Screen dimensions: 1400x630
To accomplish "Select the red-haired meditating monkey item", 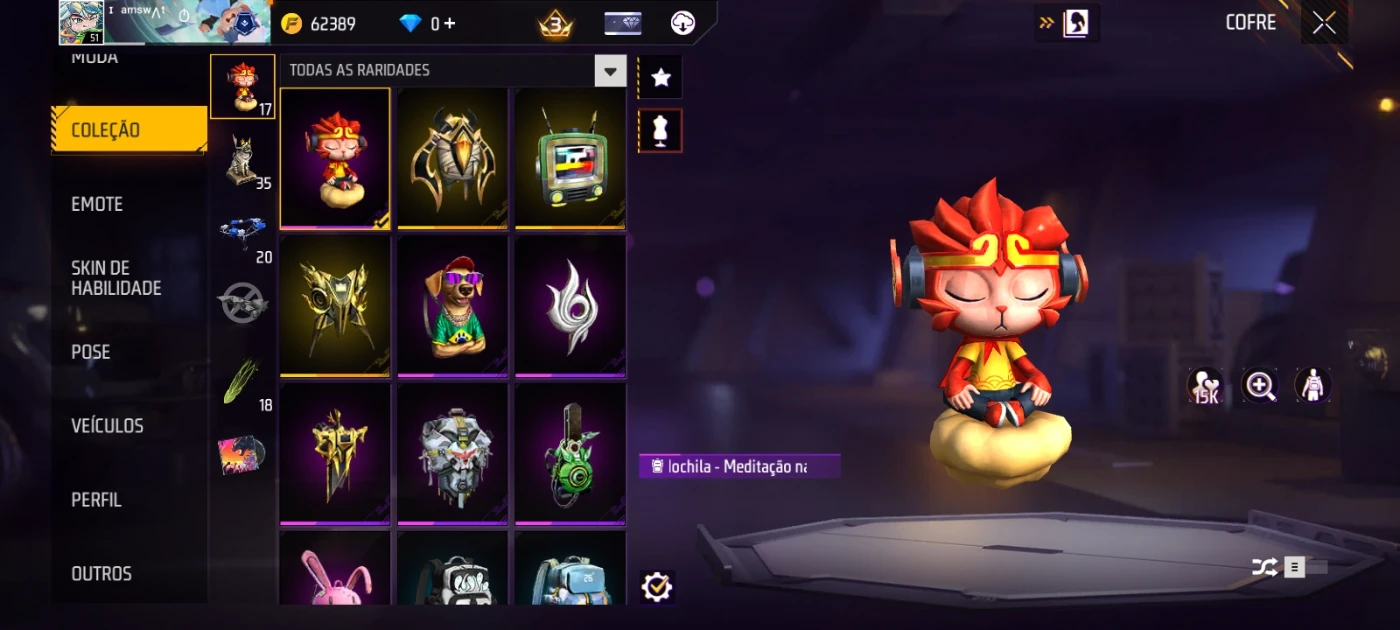I will pos(335,158).
